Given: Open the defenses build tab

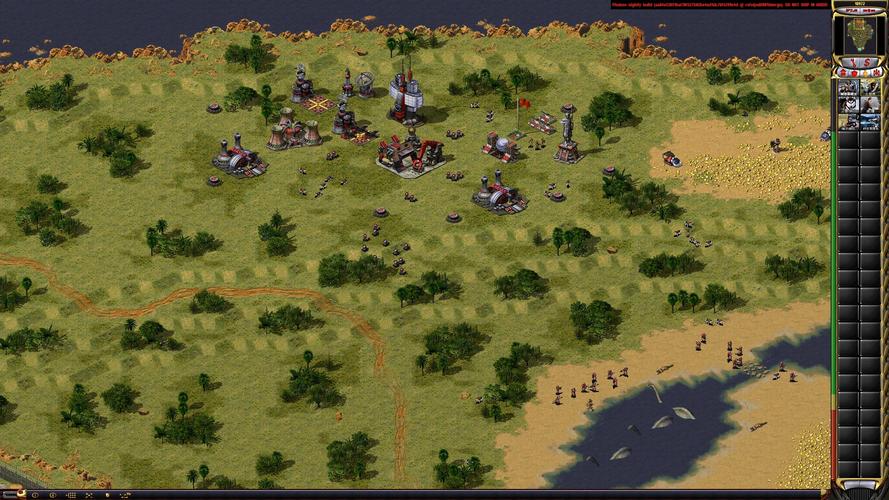Looking at the screenshot, I should pos(853,73).
